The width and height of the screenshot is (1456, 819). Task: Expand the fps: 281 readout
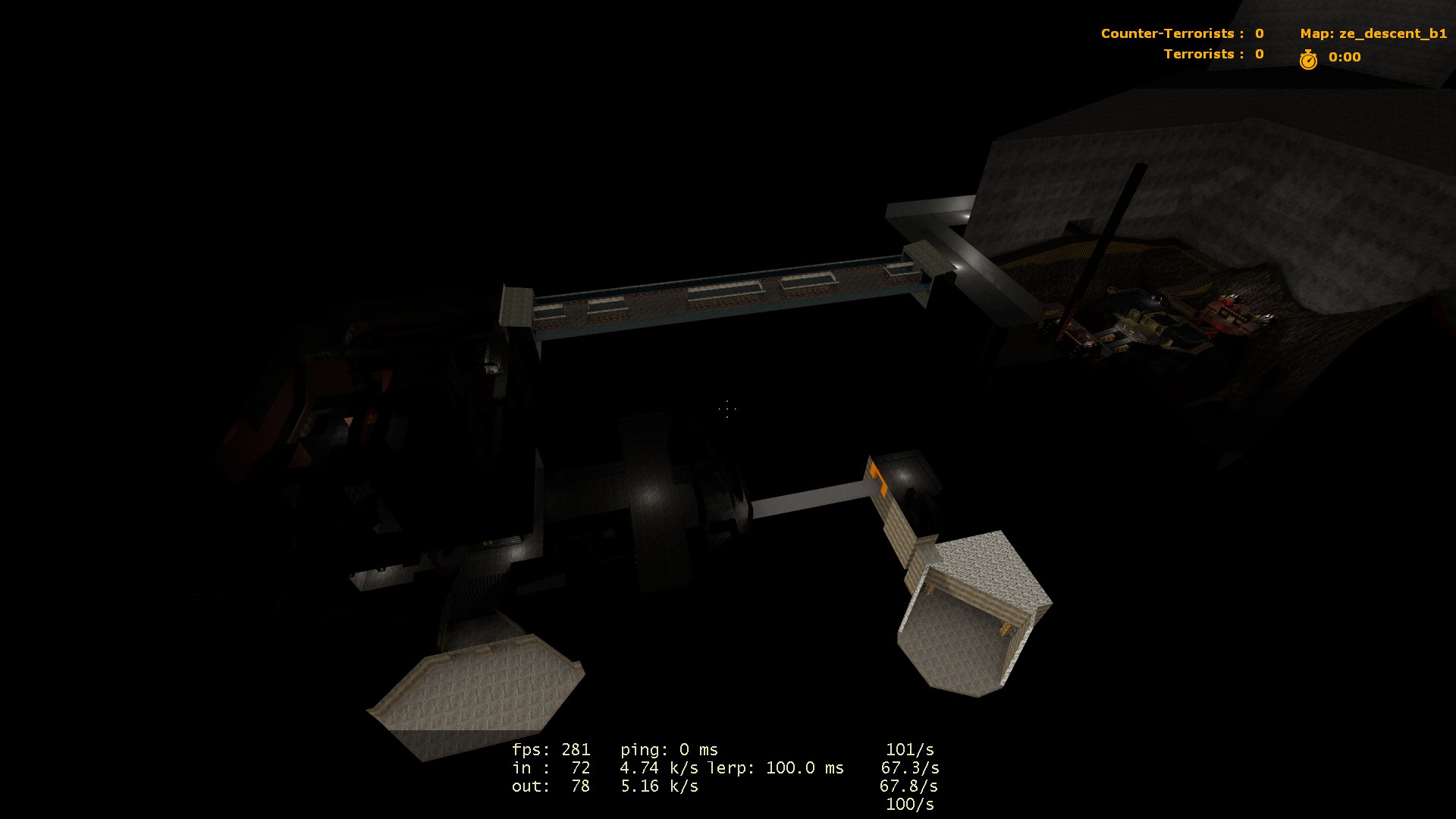pos(552,748)
